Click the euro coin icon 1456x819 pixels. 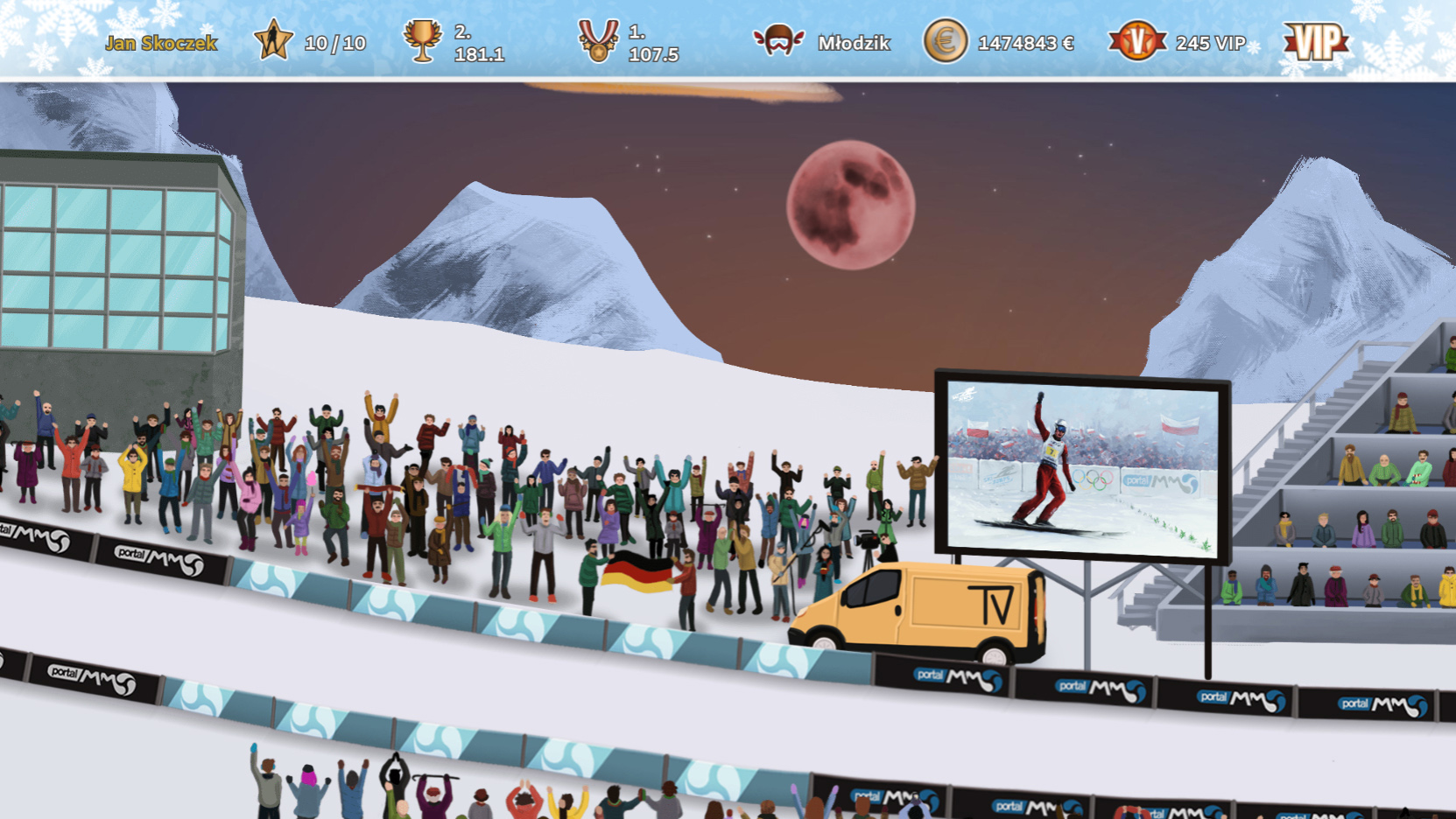tap(946, 41)
